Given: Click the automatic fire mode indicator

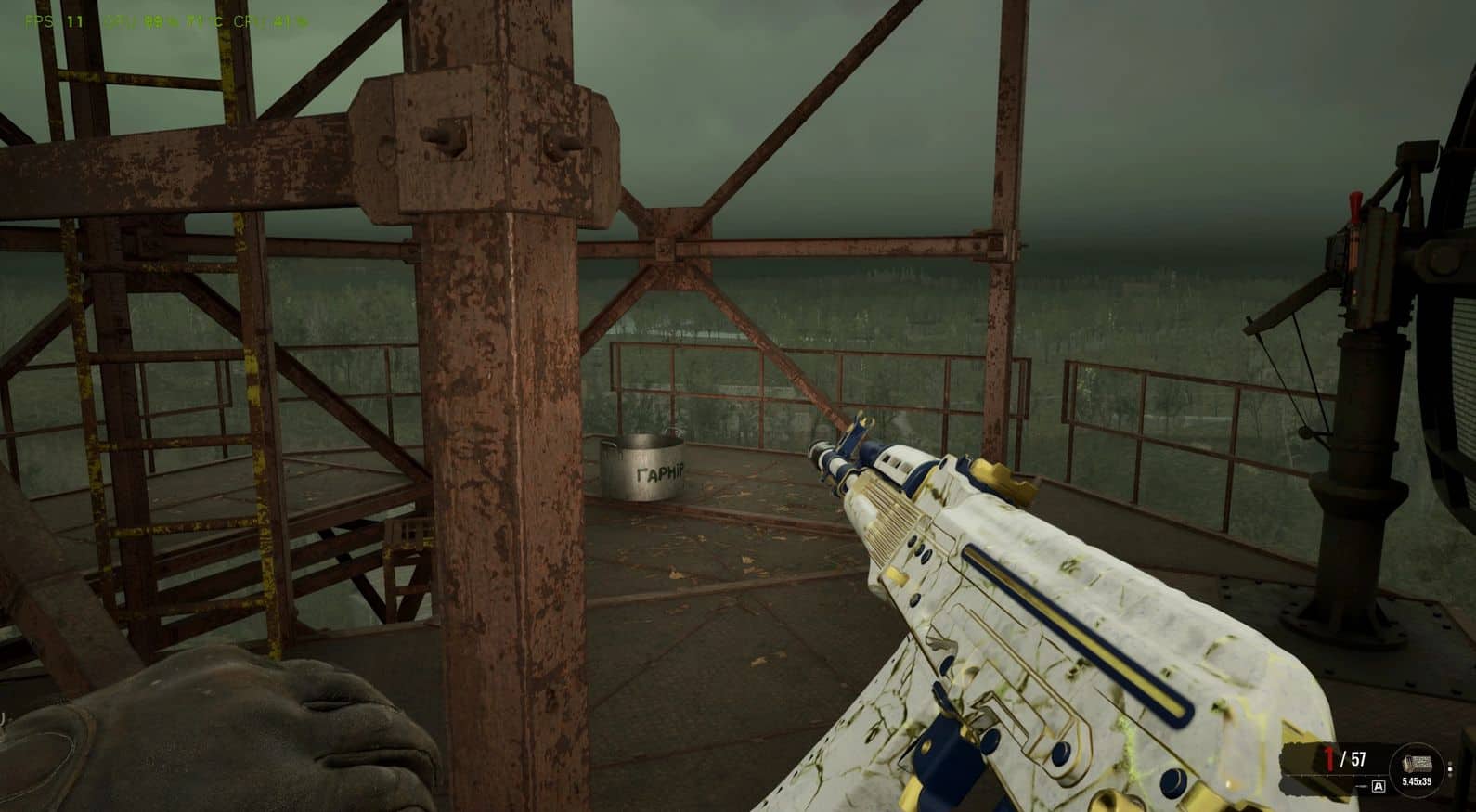Looking at the screenshot, I should 1378,787.
